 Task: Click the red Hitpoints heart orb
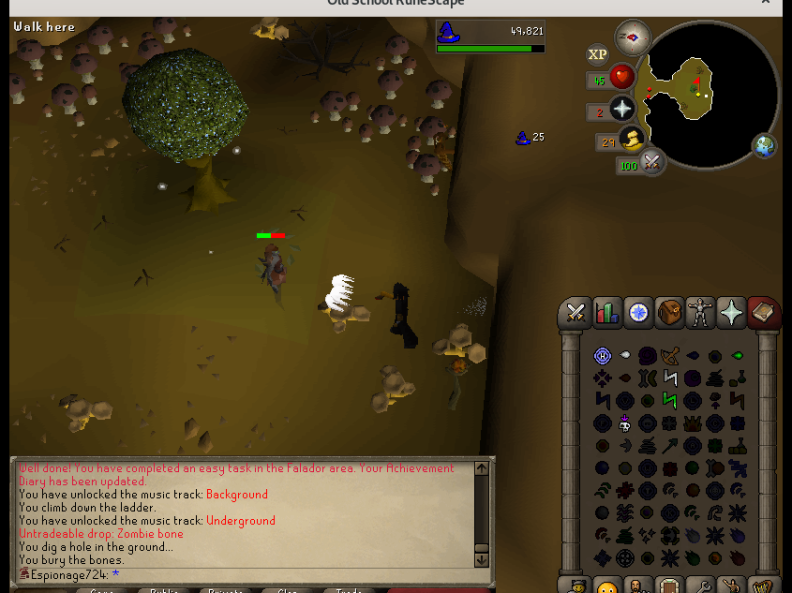pyautogui.click(x=622, y=77)
